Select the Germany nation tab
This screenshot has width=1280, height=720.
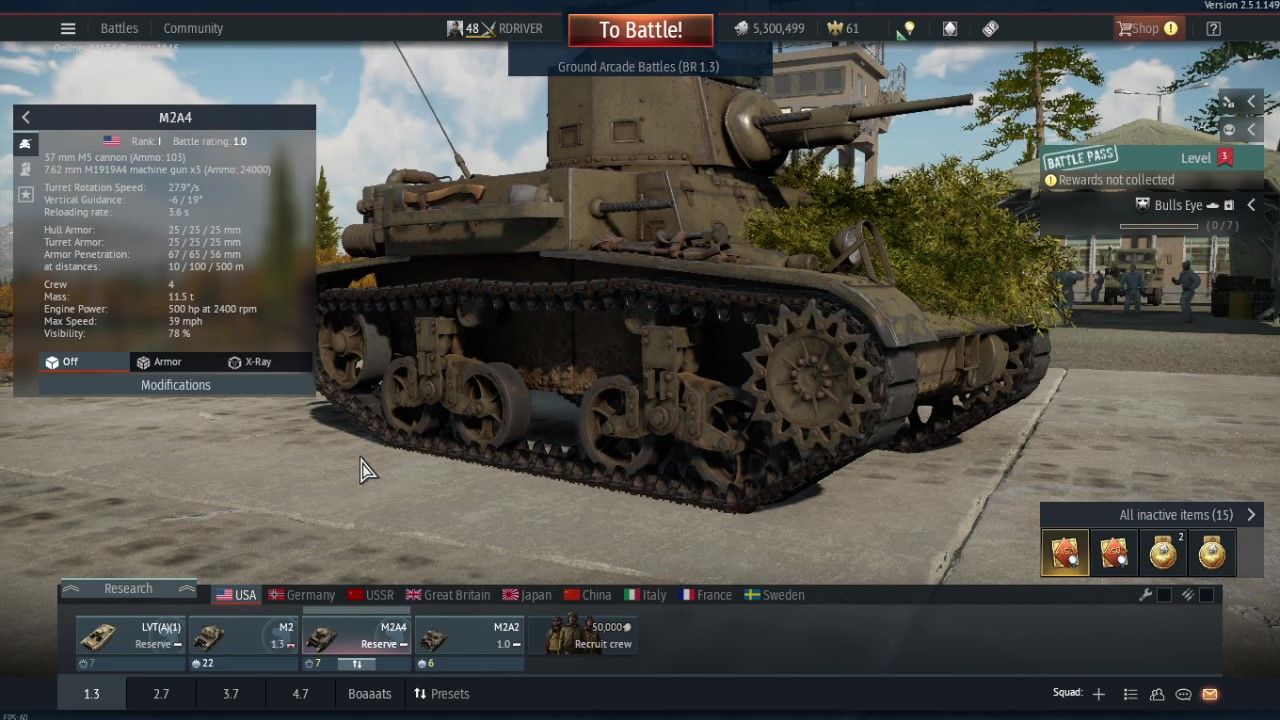(x=301, y=595)
